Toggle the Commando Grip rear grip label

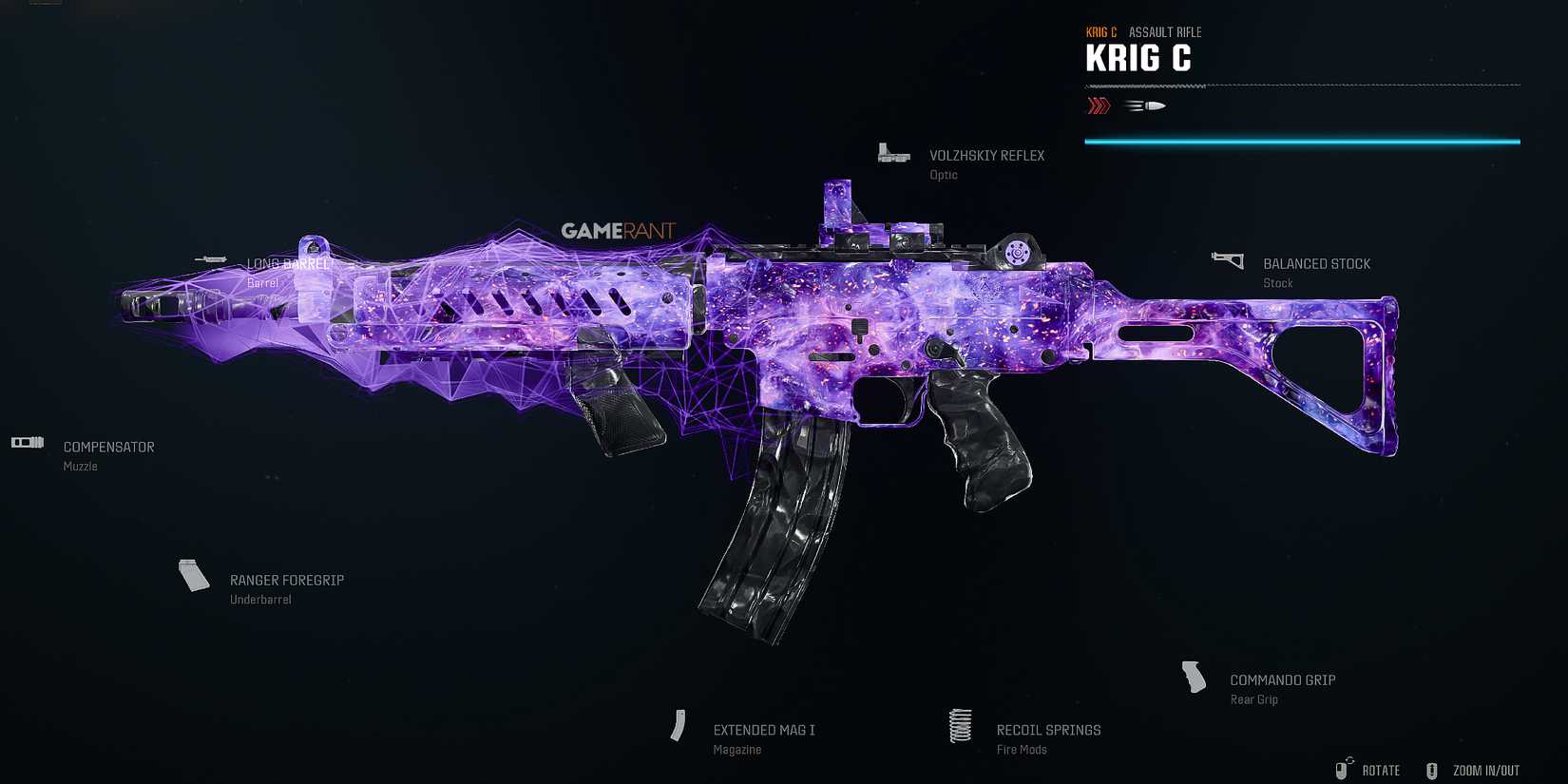(x=1283, y=679)
